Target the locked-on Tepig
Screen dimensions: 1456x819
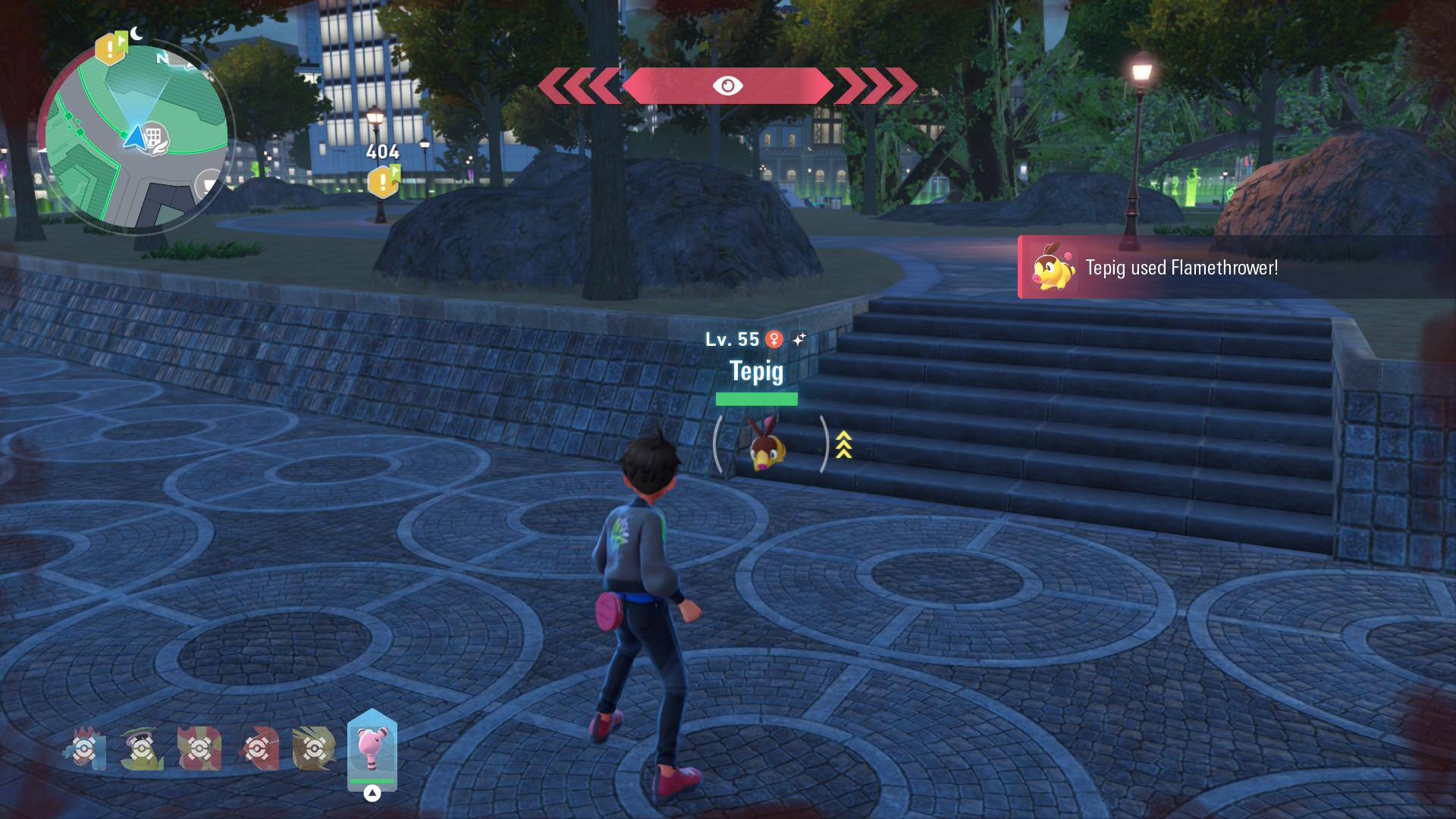767,445
